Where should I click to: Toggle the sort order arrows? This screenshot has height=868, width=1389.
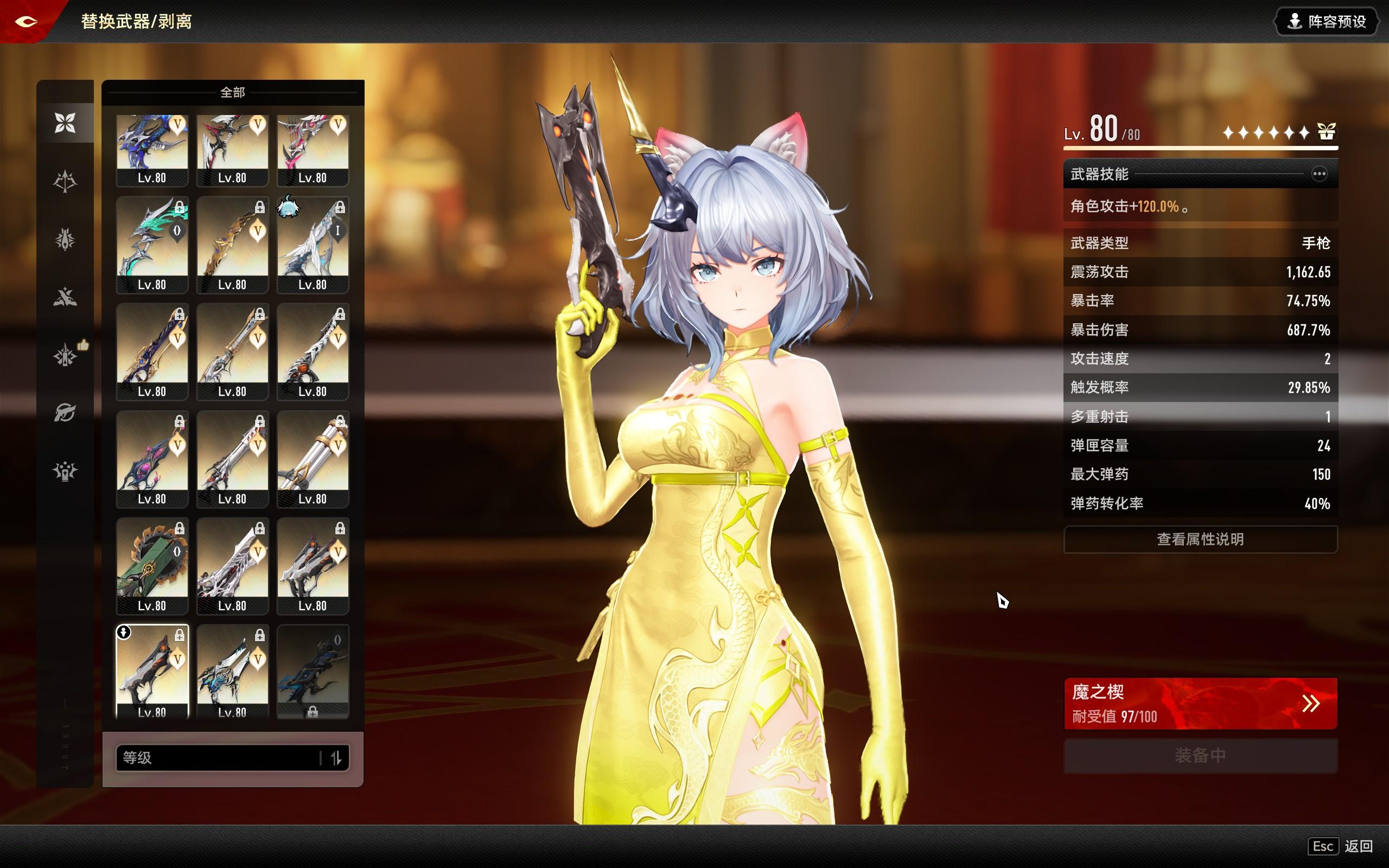337,758
